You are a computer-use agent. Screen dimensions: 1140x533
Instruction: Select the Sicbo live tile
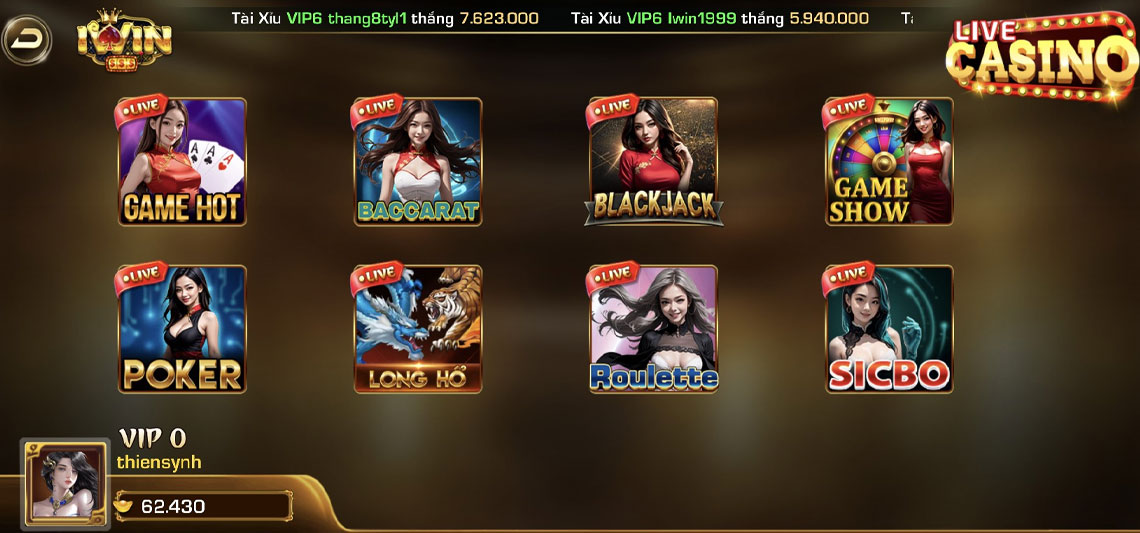888,329
